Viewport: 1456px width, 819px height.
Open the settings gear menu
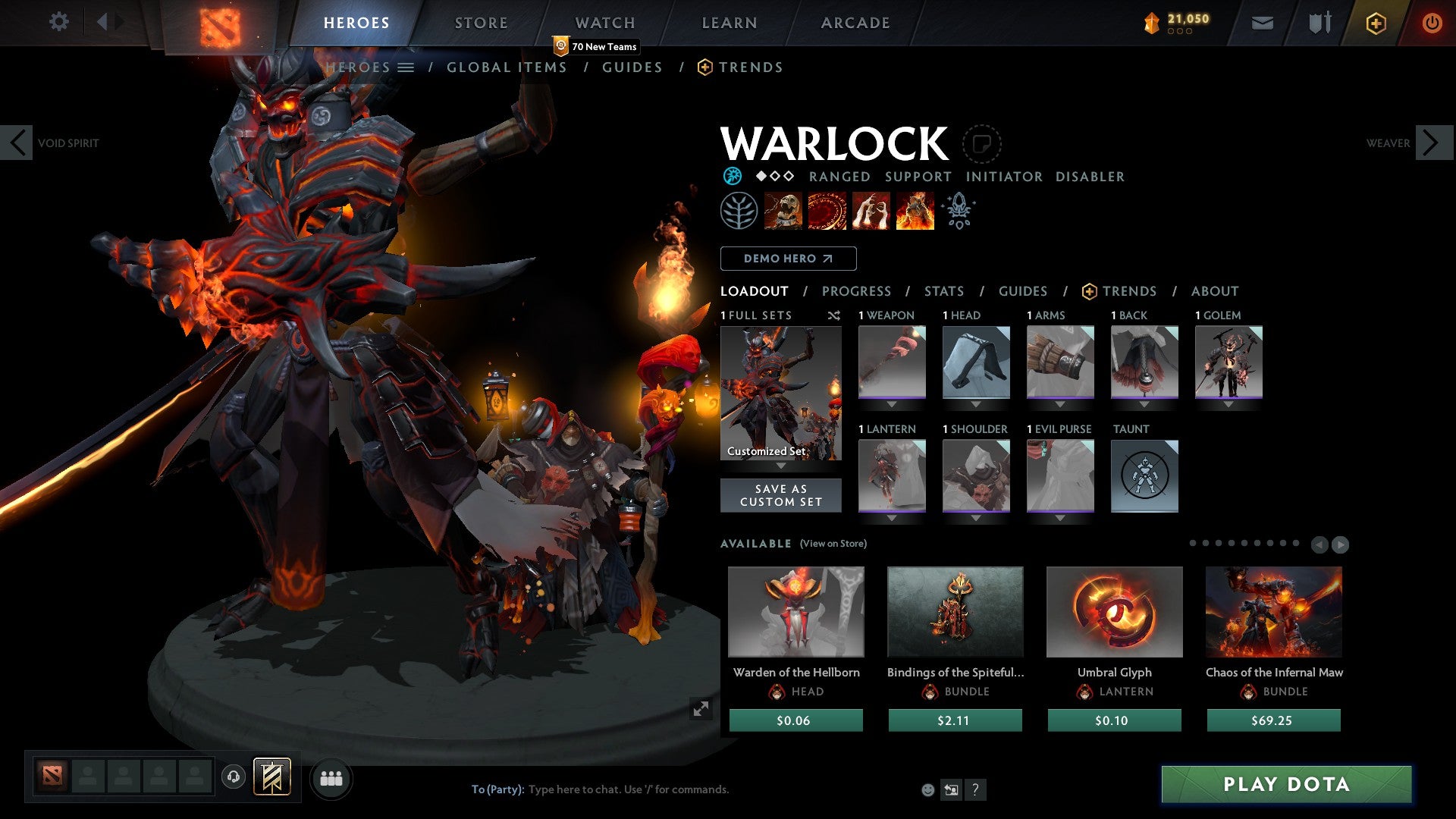coord(58,21)
